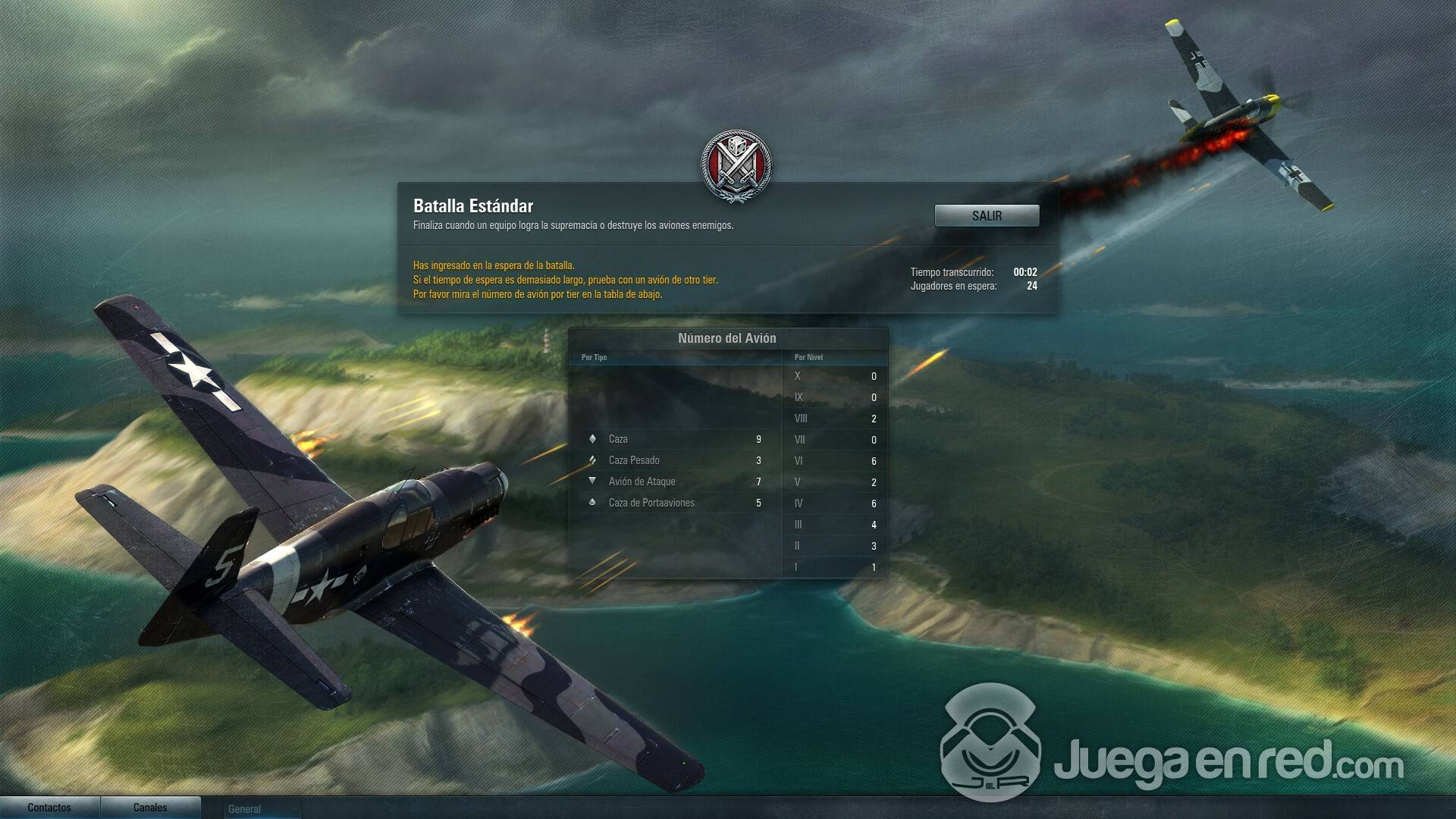Switch to the General chat tab
The width and height of the screenshot is (1456, 819).
(x=245, y=809)
